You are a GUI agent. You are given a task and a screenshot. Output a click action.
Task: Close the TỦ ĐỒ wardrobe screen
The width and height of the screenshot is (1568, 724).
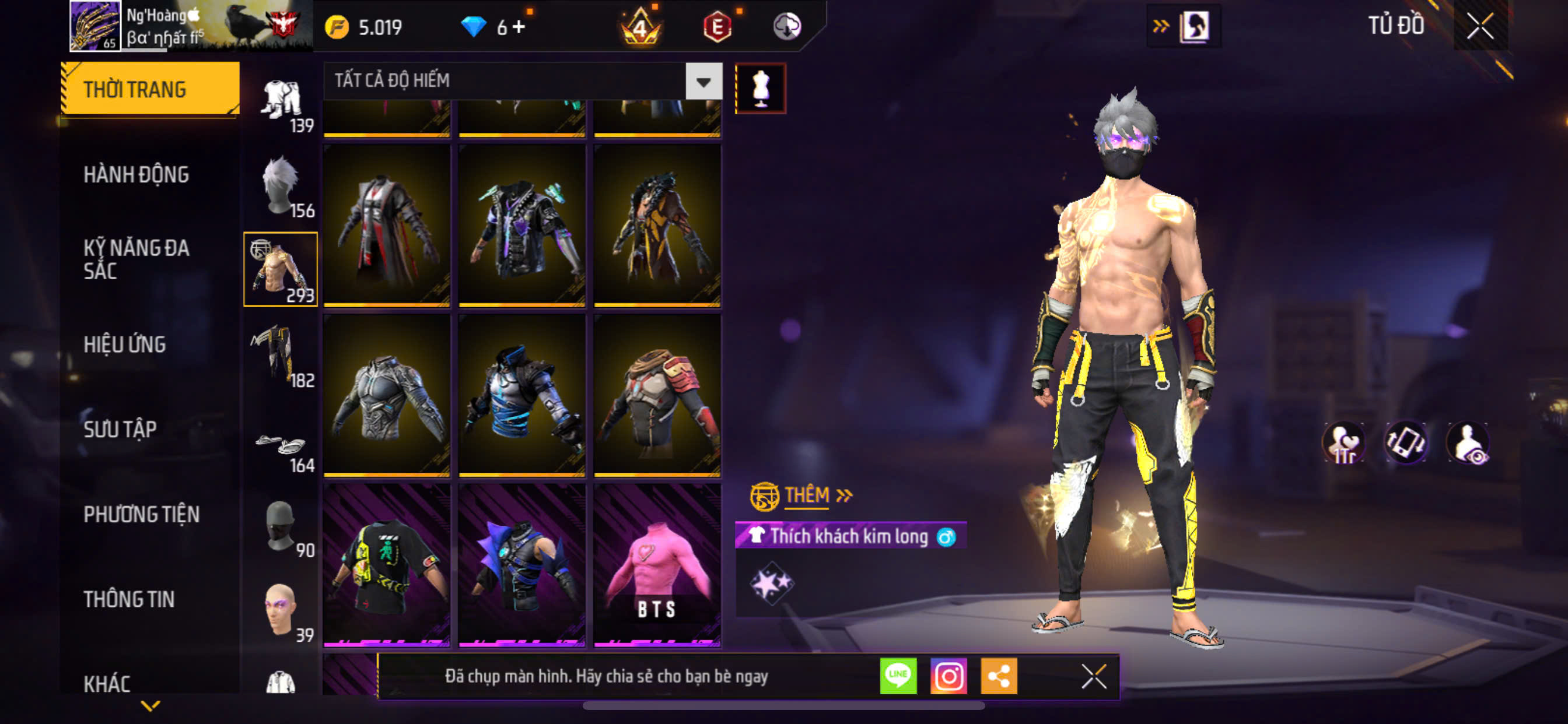click(x=1480, y=26)
